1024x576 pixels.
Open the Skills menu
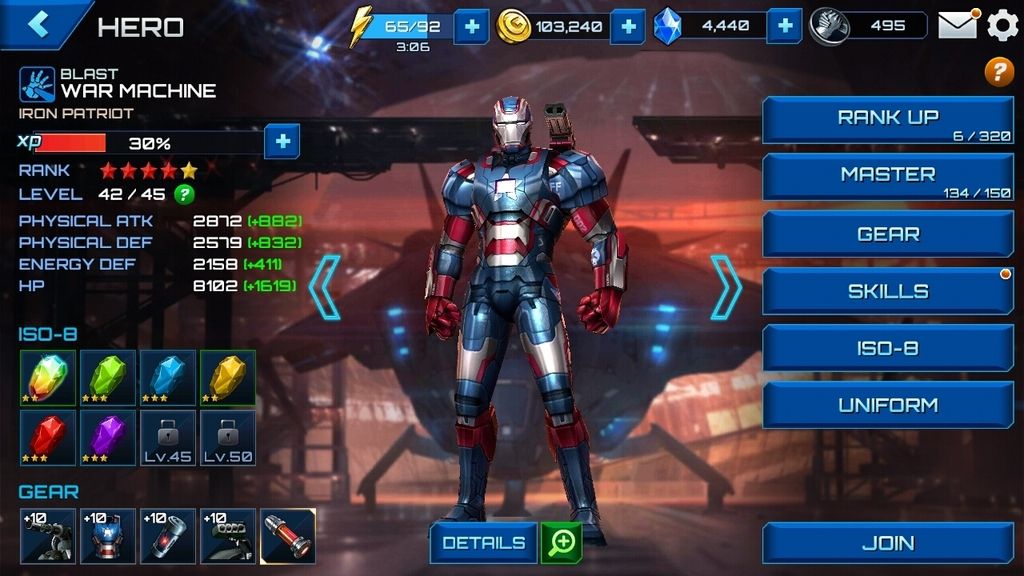888,291
